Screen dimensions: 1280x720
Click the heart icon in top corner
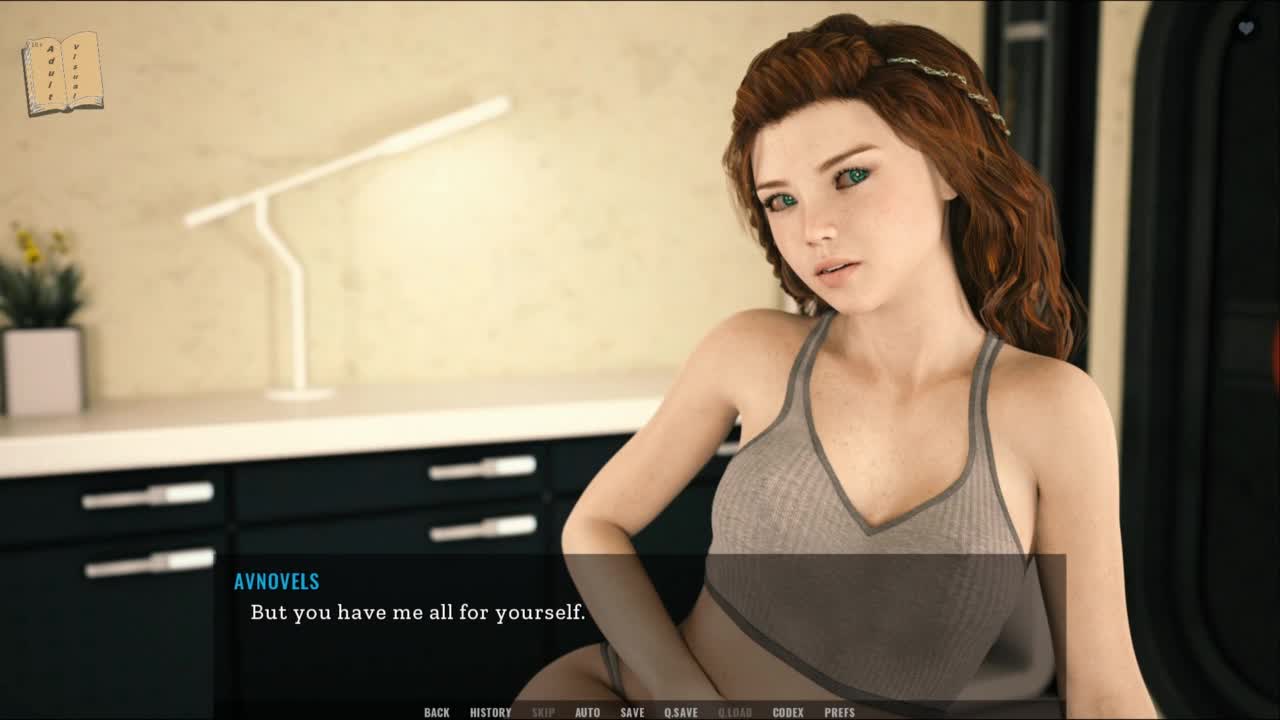tap(1246, 28)
